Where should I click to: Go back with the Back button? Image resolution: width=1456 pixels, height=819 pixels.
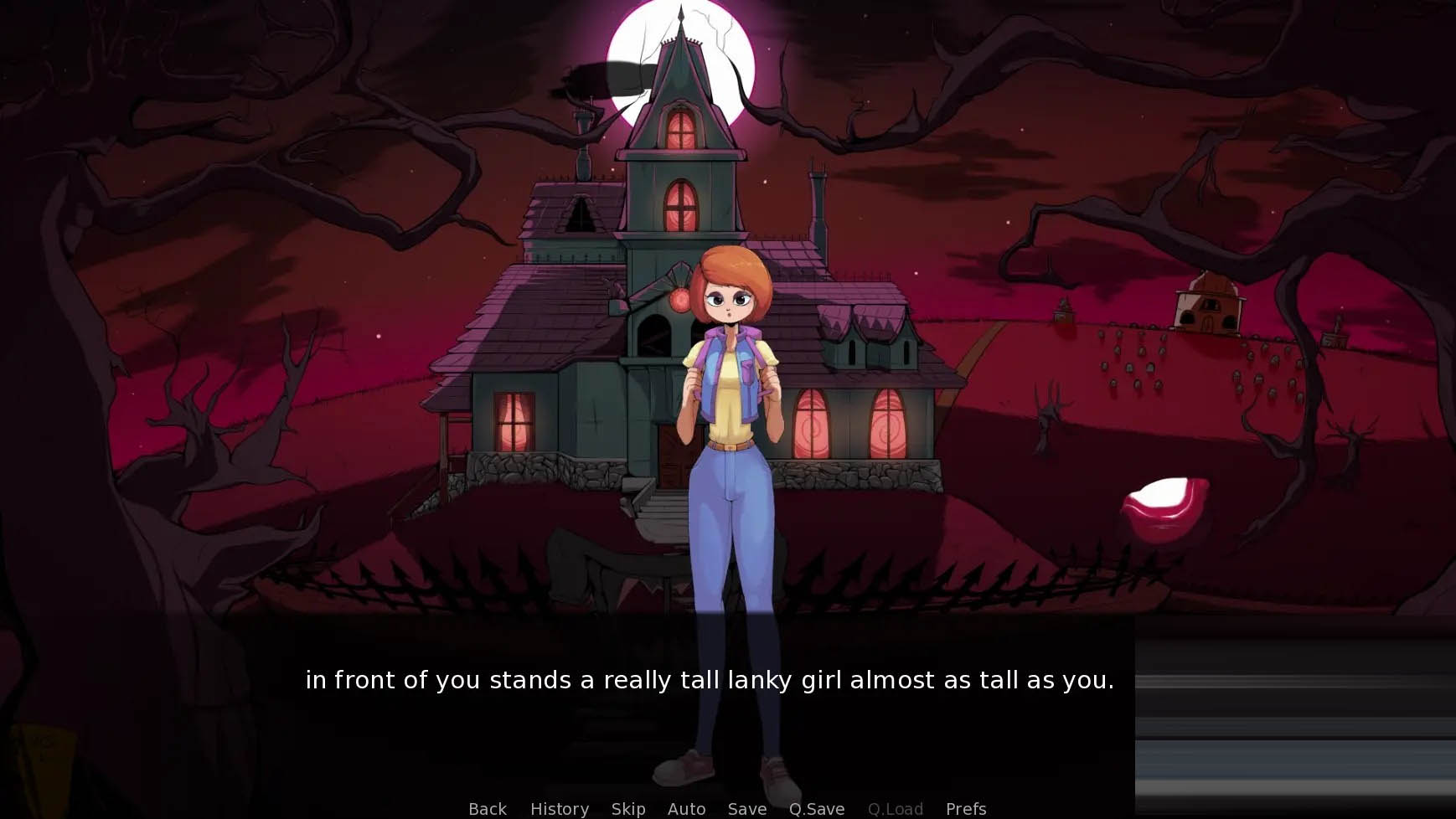tap(487, 808)
